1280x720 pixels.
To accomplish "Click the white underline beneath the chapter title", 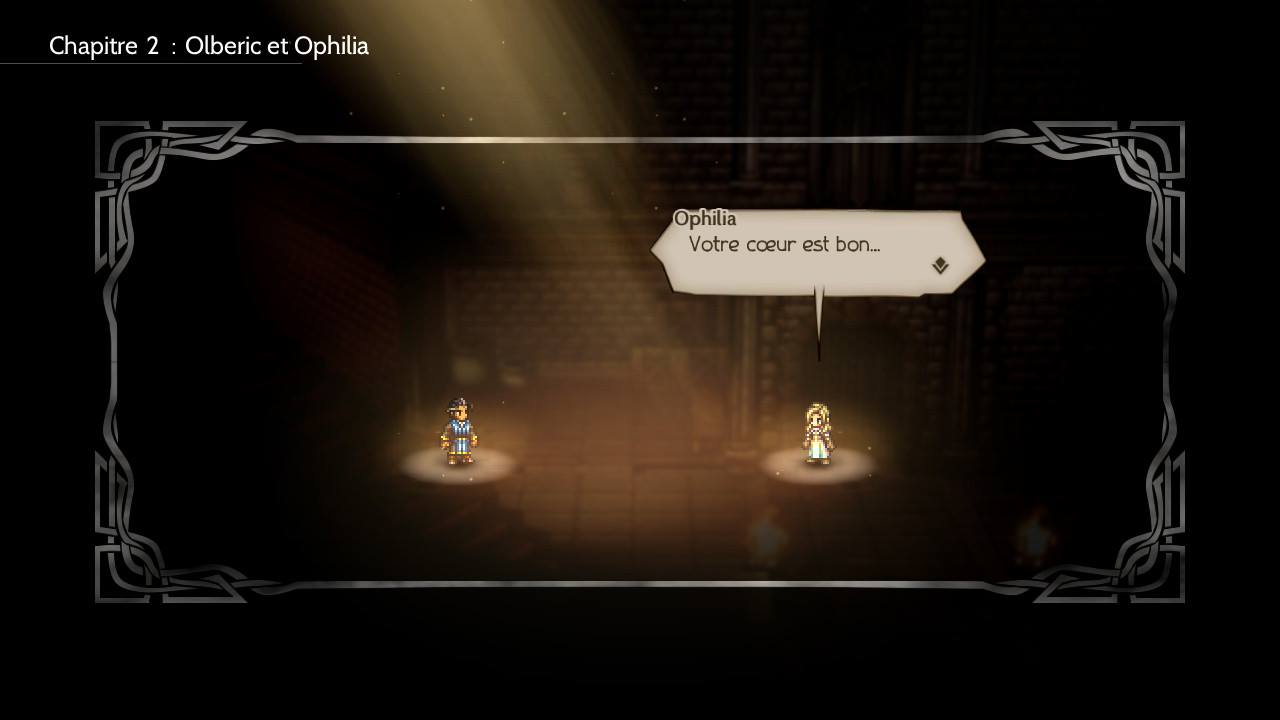I will pyautogui.click(x=150, y=63).
